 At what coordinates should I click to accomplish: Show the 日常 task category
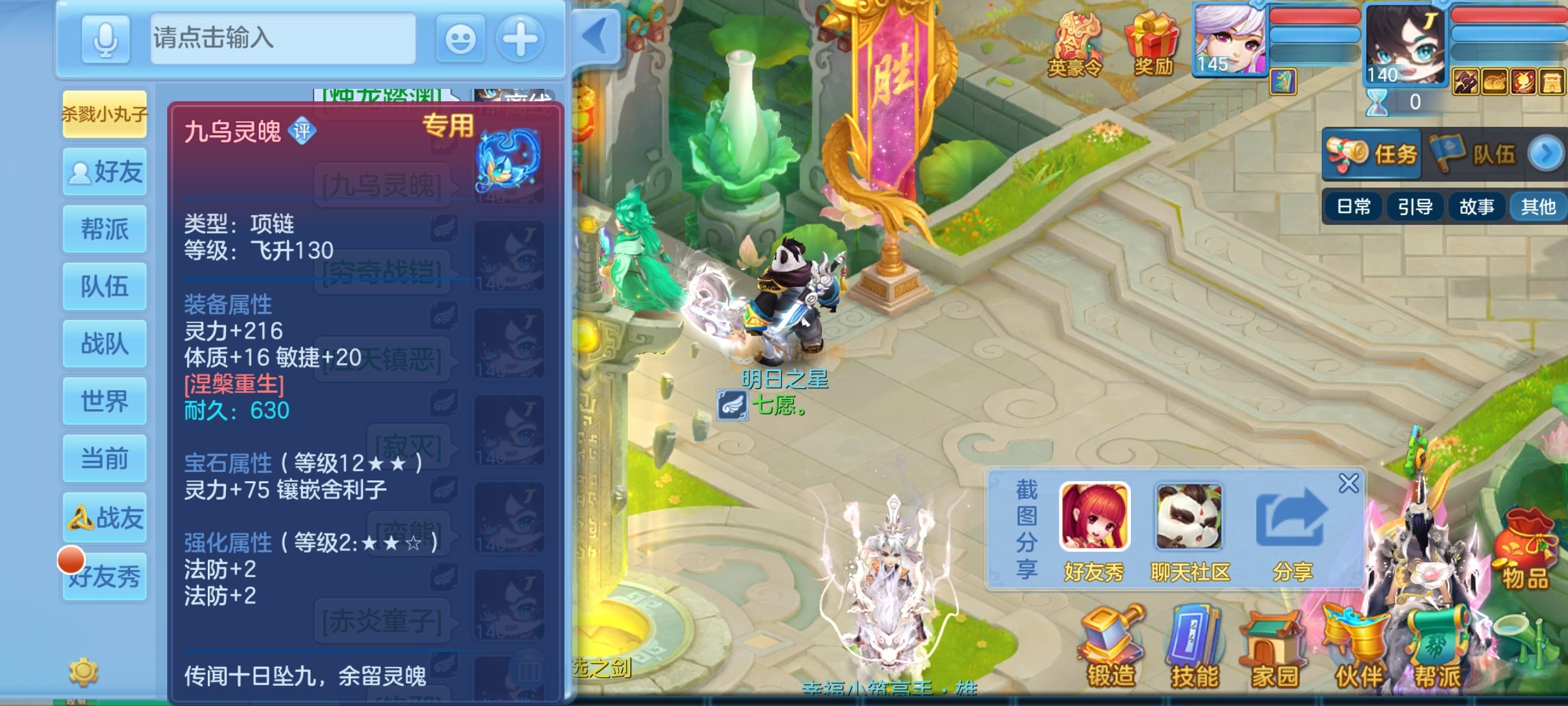[x=1354, y=207]
